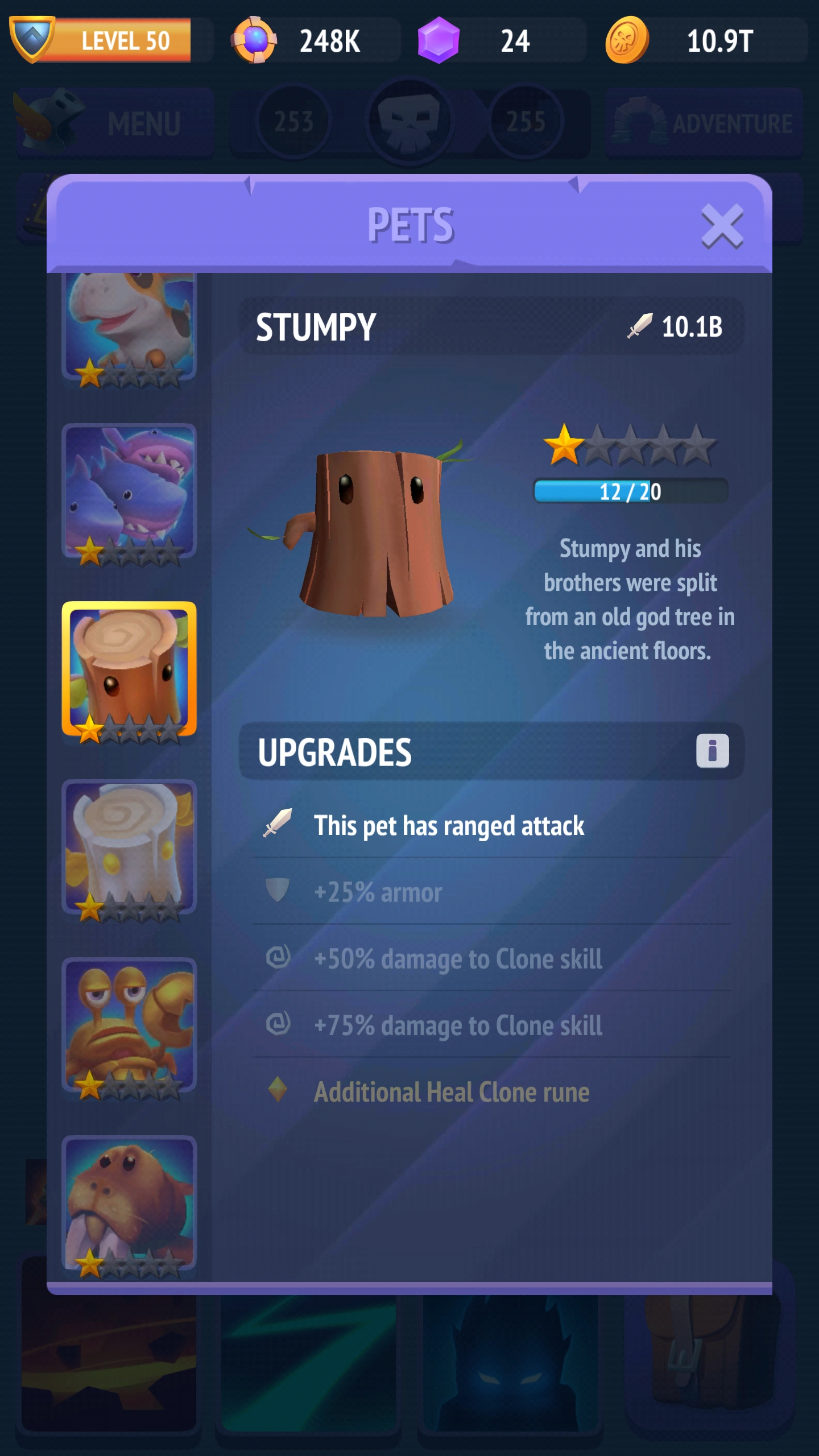
Task: Click Stumpy's 12/20 progress bar
Action: [x=631, y=493]
